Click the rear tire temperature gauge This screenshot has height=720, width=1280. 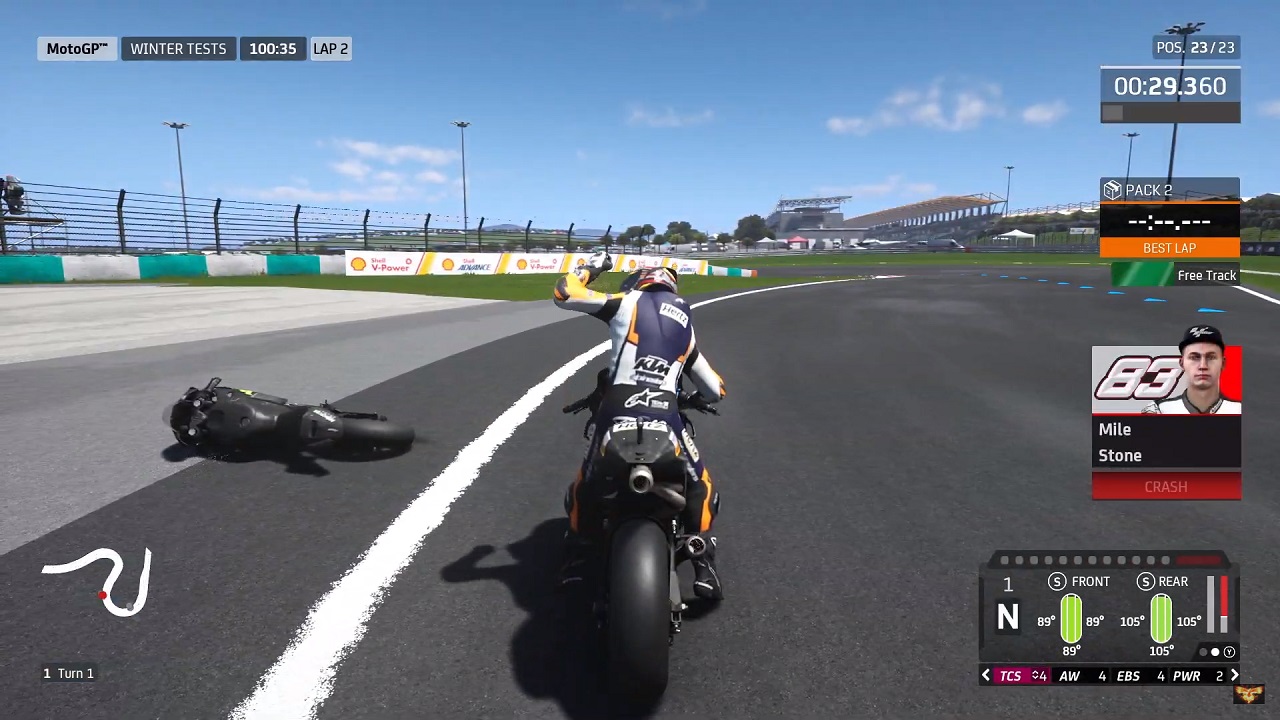tap(1160, 618)
